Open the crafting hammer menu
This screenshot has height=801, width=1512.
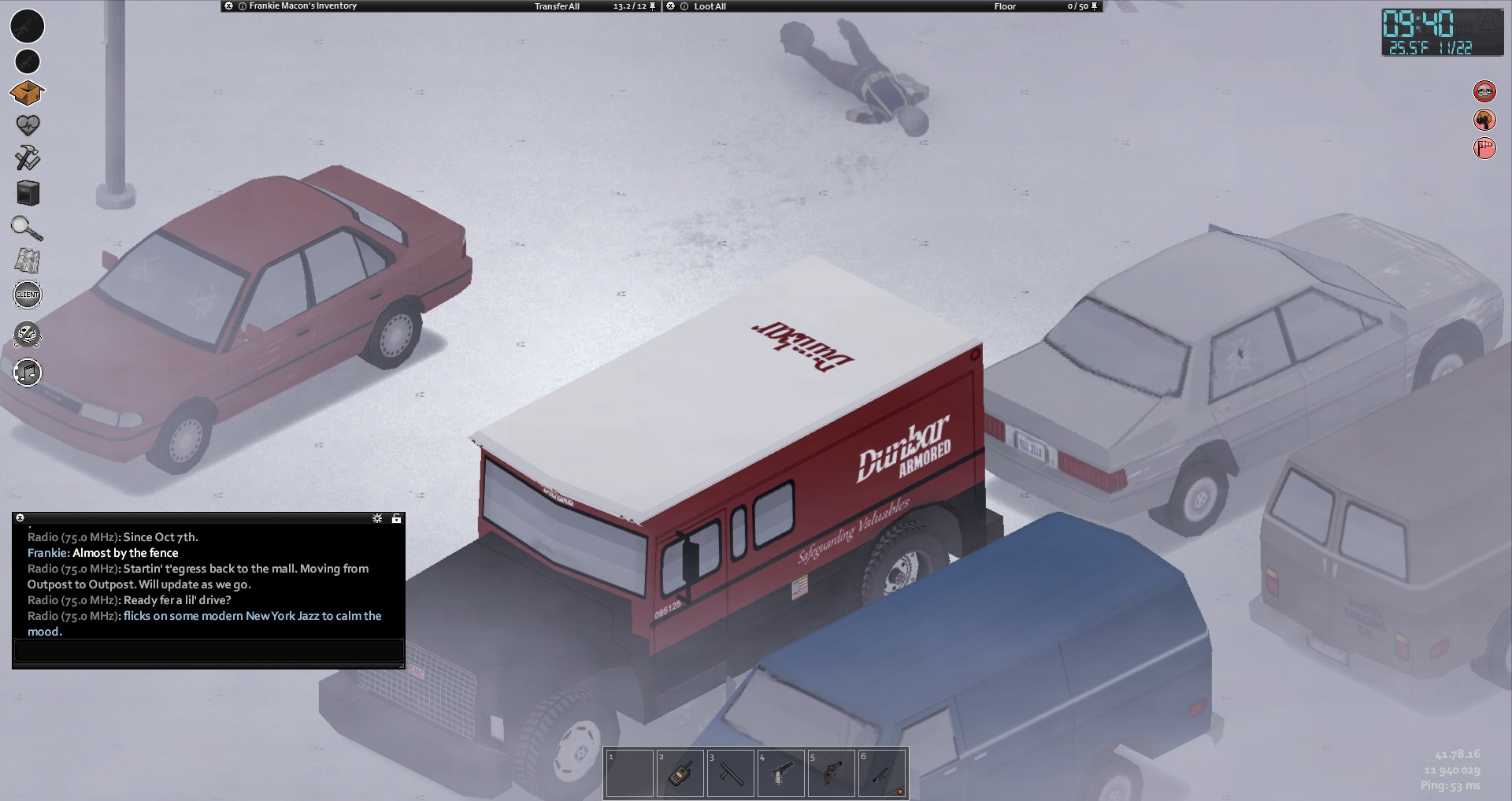[x=28, y=158]
